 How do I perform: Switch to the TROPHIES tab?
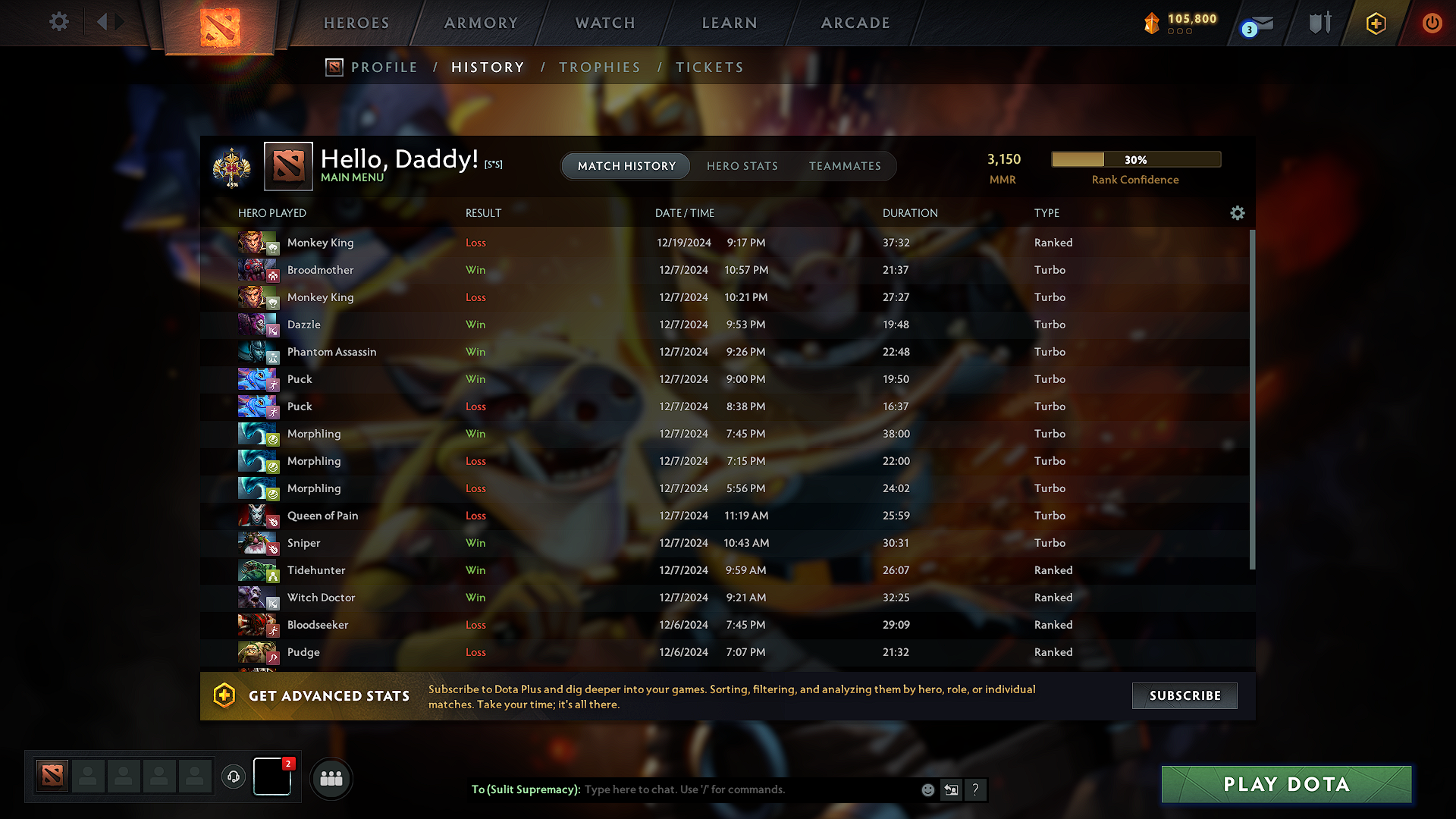click(x=599, y=67)
